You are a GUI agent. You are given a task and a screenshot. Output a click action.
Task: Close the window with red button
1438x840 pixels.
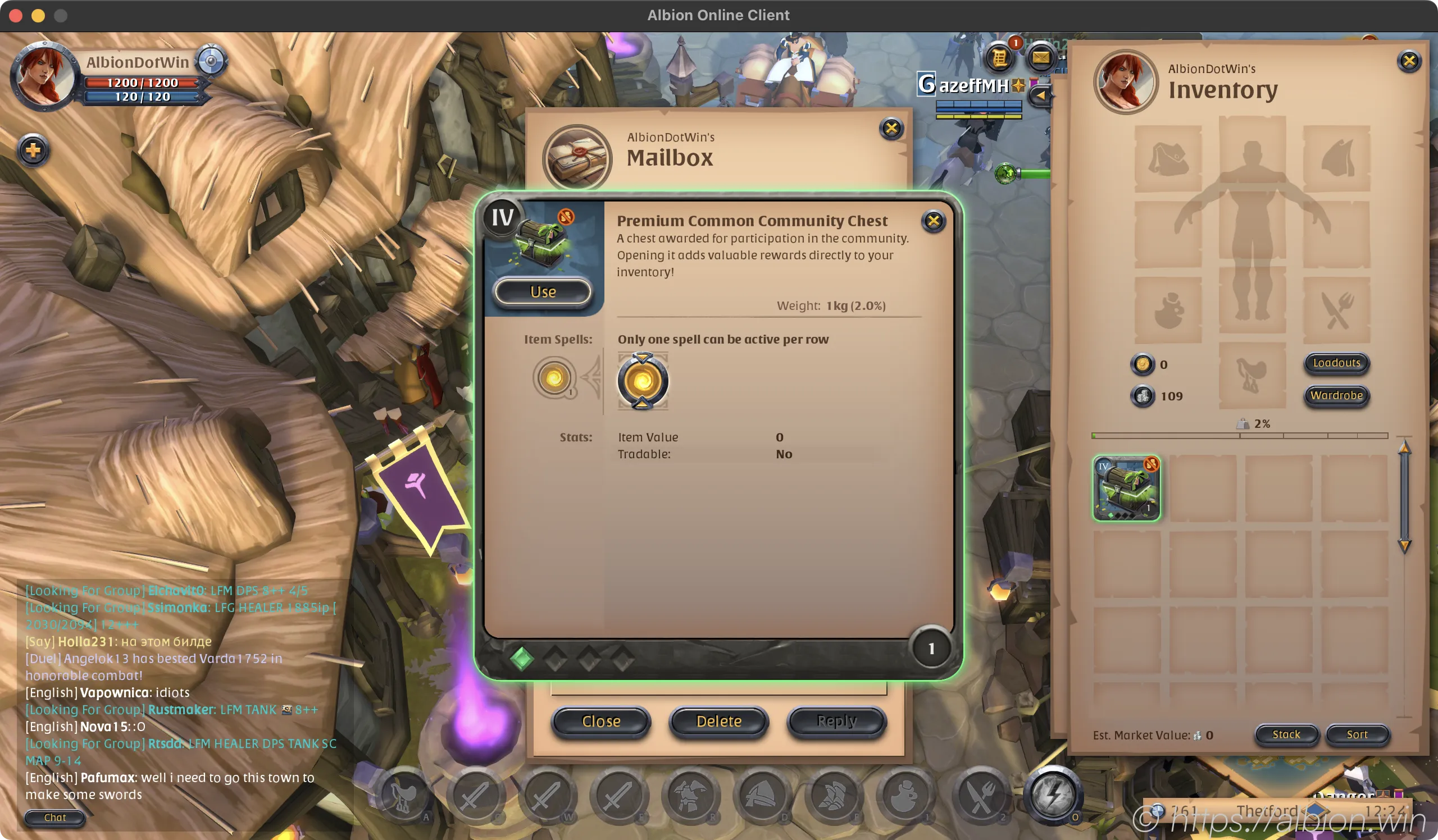[16, 15]
